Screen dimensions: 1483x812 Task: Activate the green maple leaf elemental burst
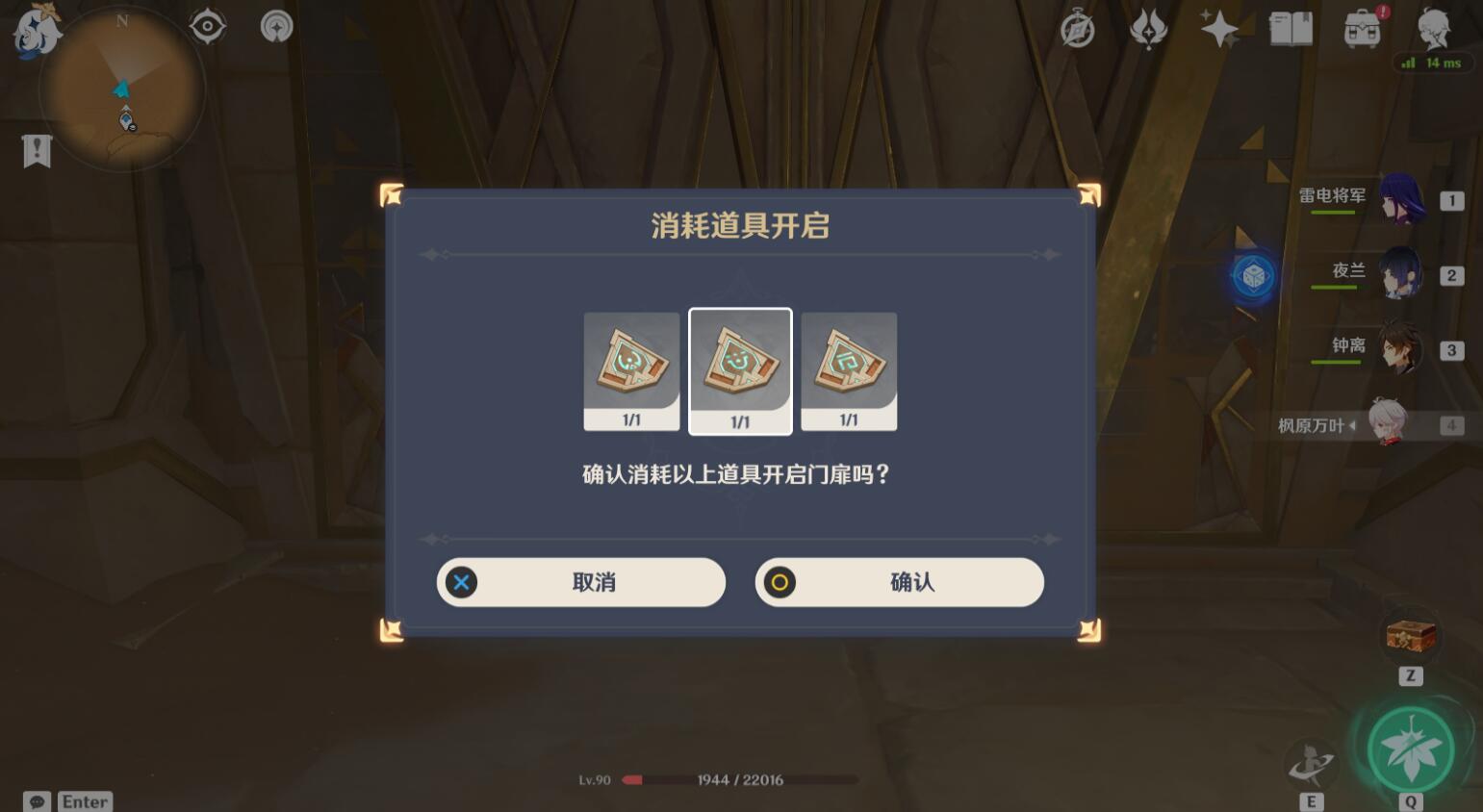tap(1411, 749)
